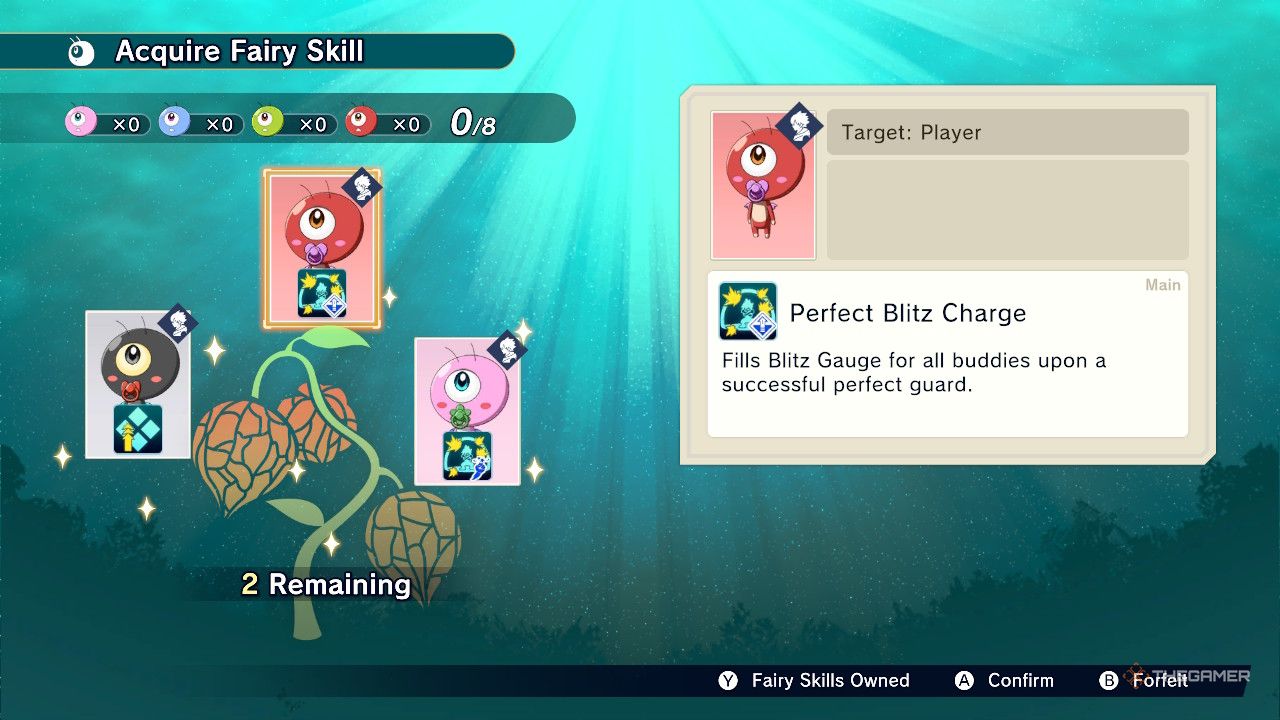Click the red fairy portrait in the info panel

point(763,185)
